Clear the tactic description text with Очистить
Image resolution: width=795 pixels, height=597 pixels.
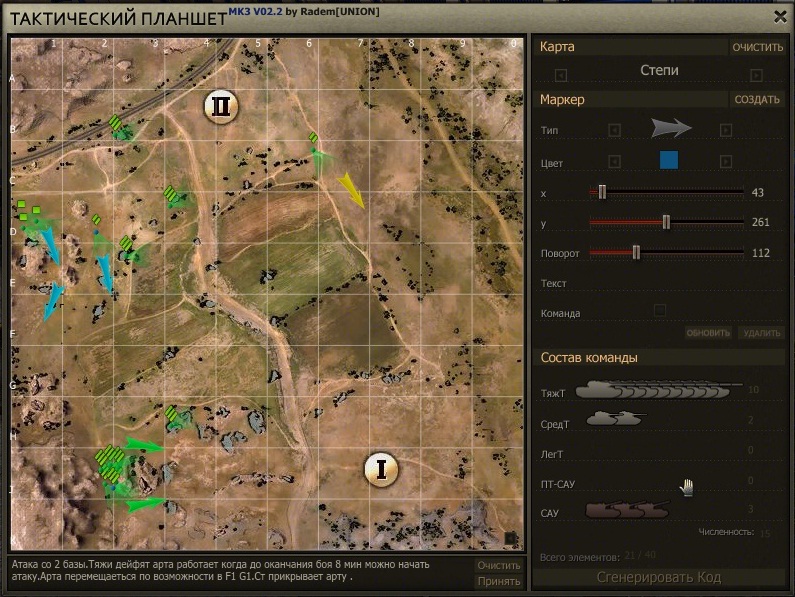coord(498,565)
